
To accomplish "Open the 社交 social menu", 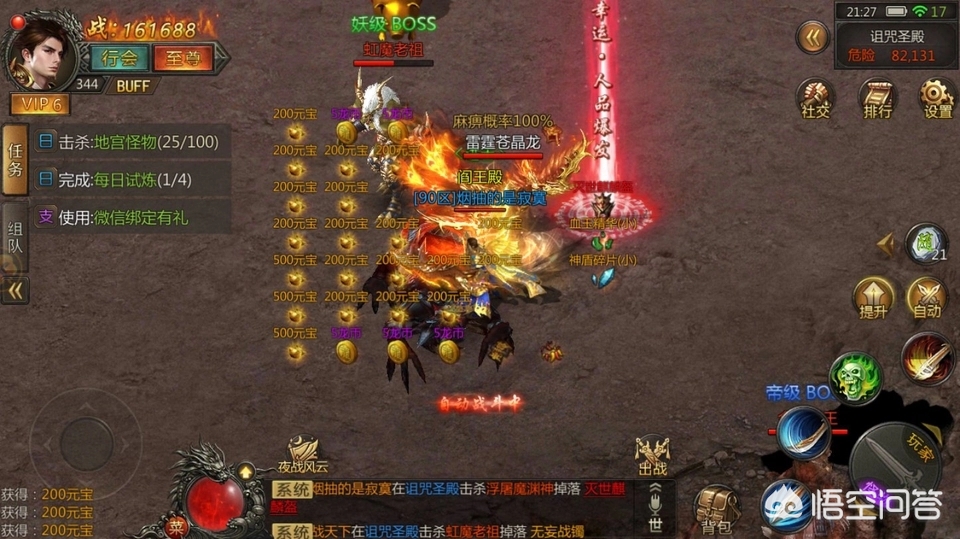I will pos(815,99).
